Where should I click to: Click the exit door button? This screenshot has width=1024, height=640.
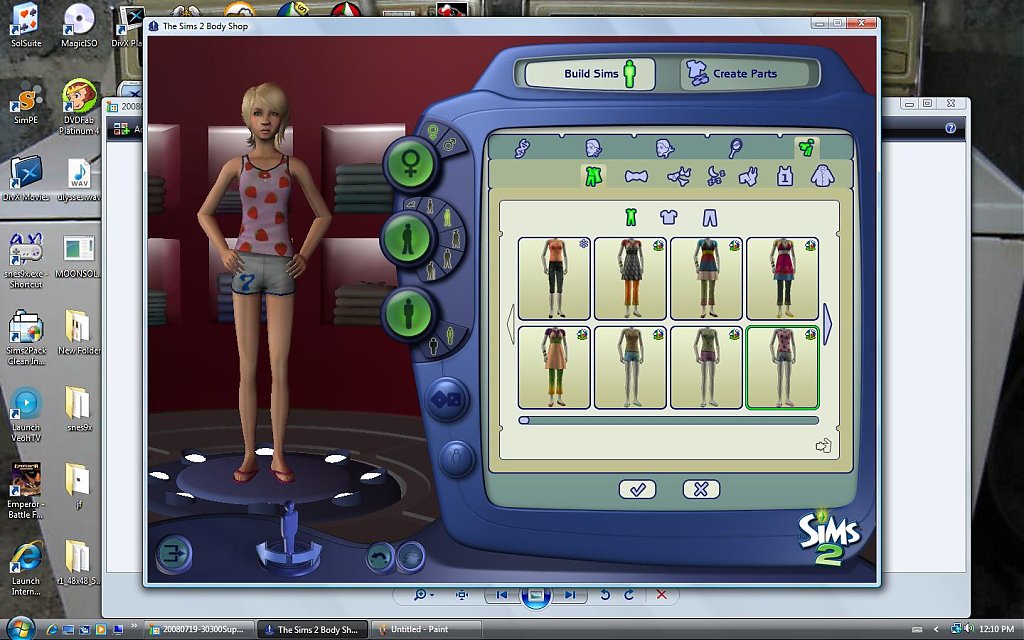pos(174,553)
